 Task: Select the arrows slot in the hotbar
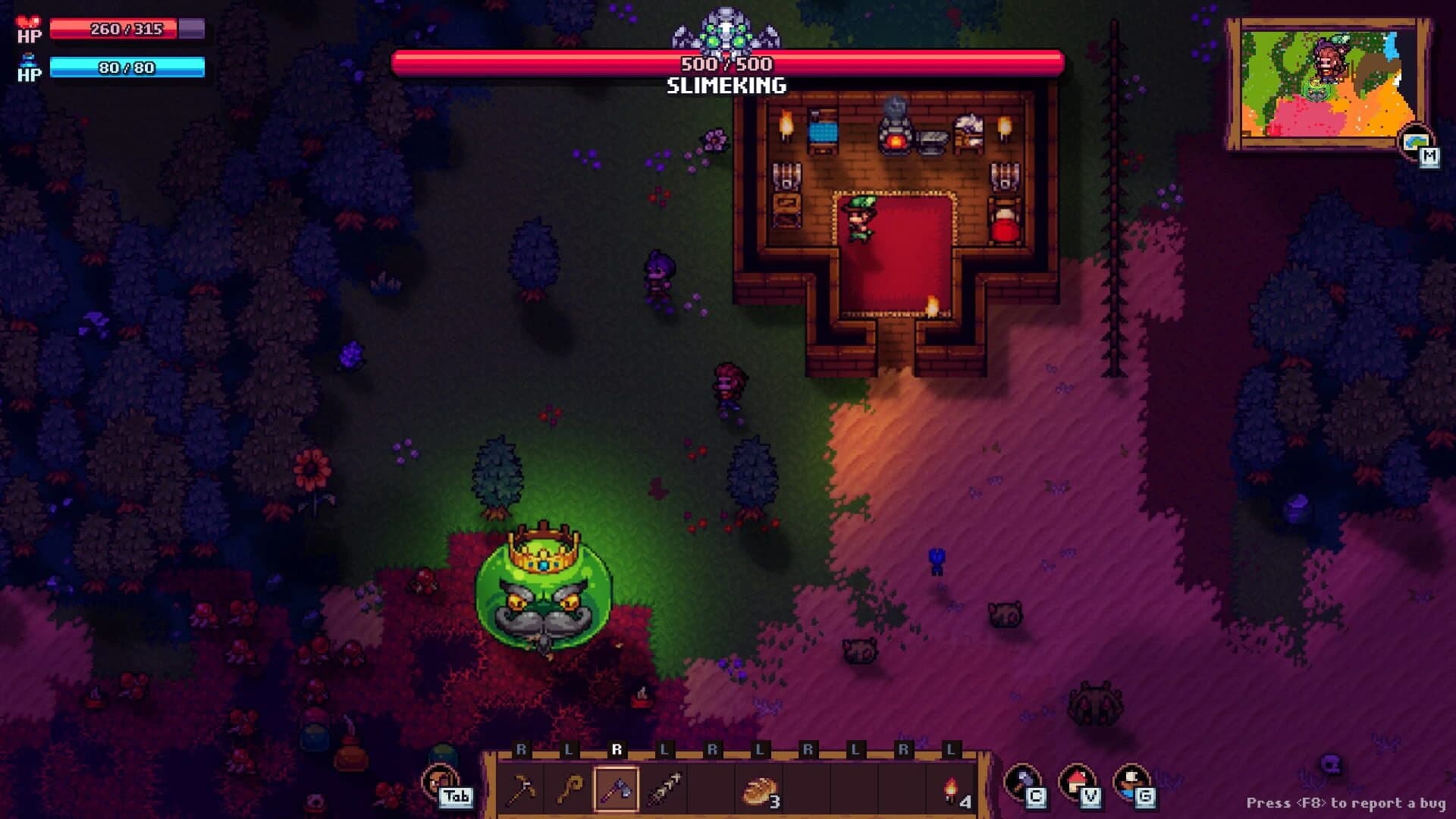(x=665, y=785)
